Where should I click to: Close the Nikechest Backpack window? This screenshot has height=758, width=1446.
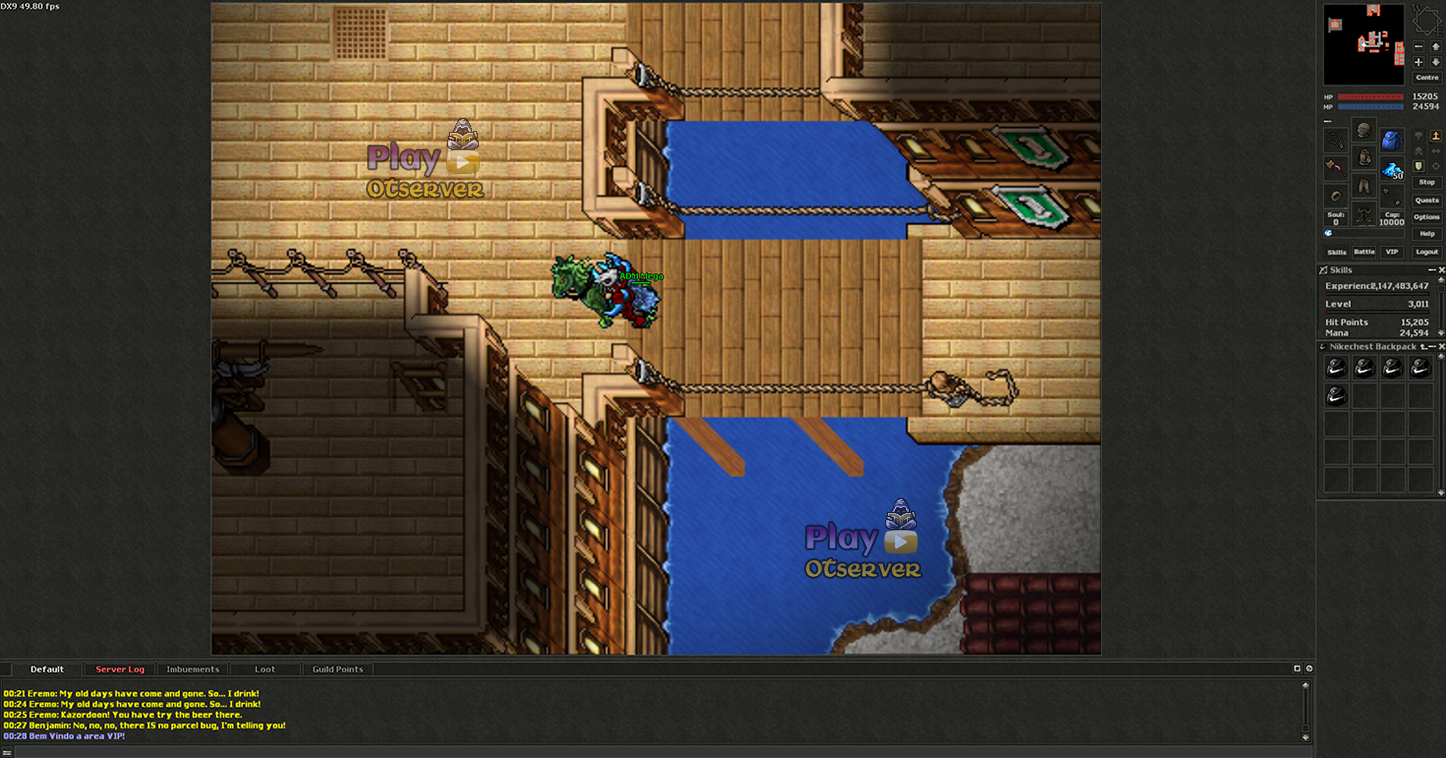point(1441,347)
